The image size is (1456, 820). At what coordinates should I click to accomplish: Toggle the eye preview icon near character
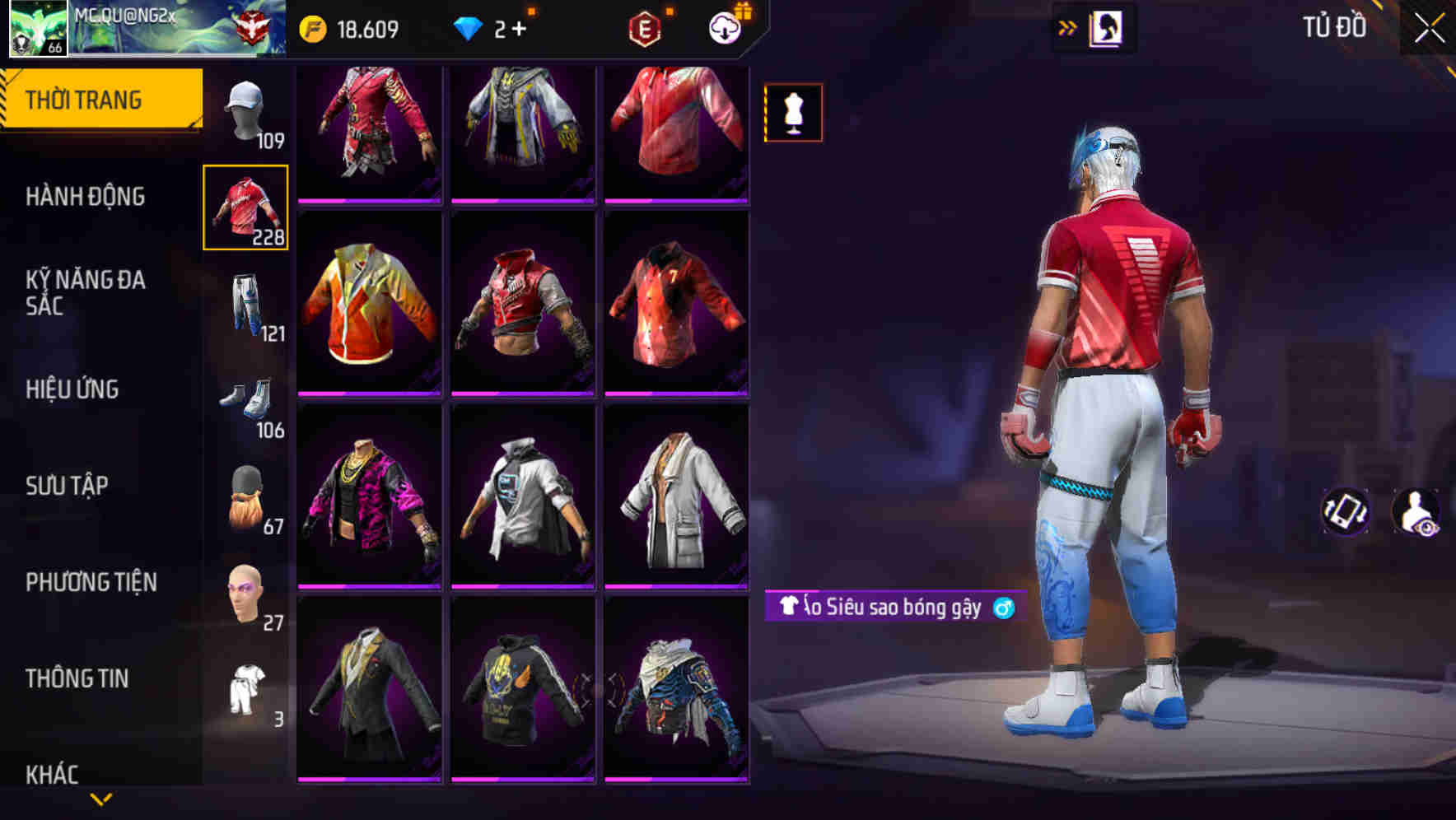point(1418,510)
